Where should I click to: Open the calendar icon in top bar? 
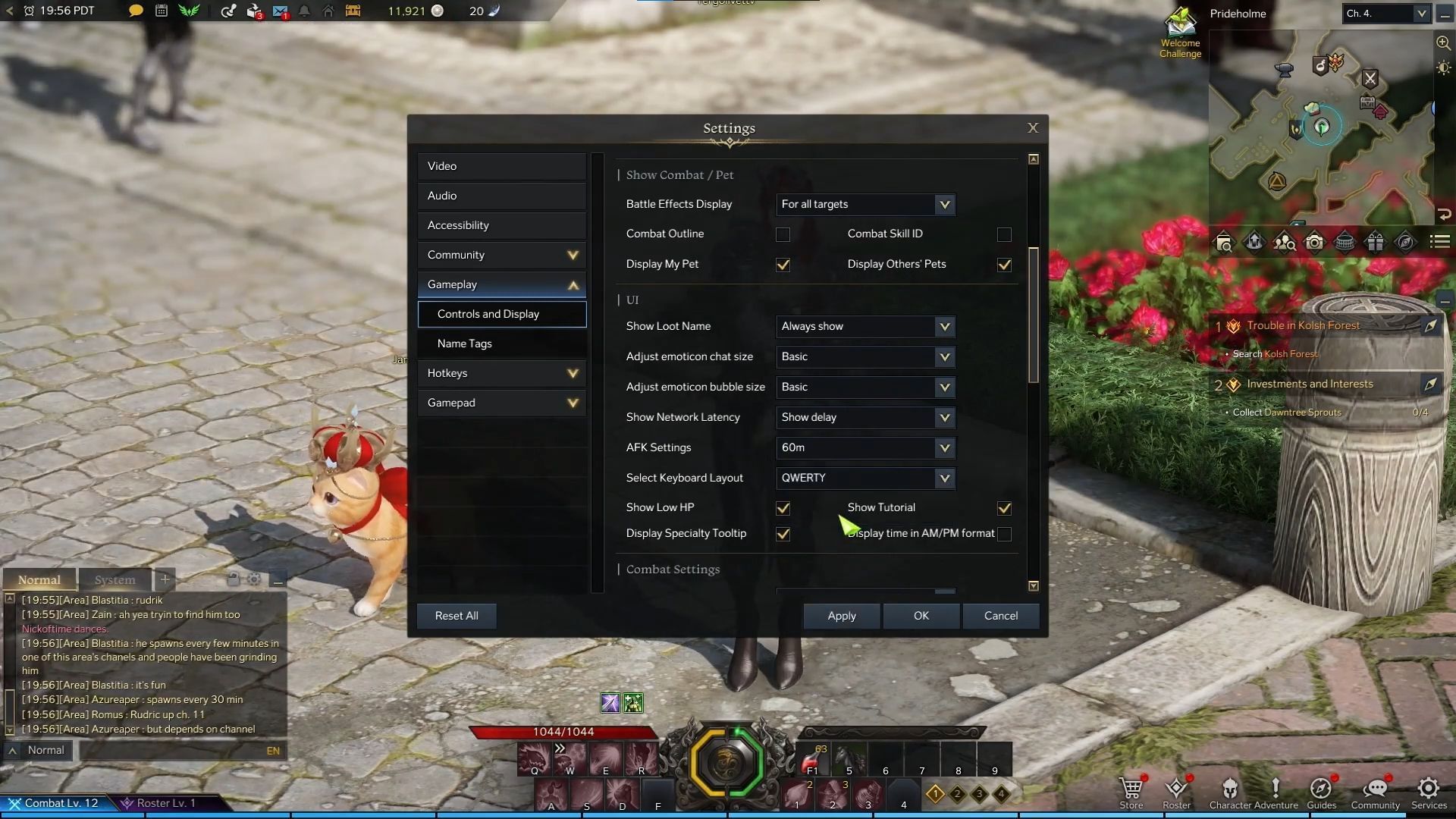point(161,11)
